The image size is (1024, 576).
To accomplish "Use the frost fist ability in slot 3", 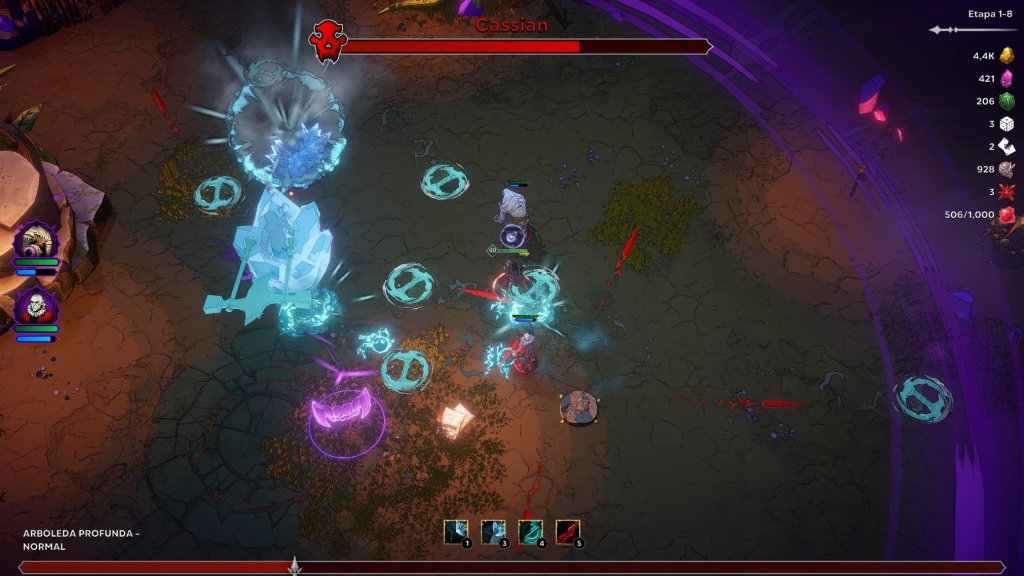I will click(x=492, y=532).
